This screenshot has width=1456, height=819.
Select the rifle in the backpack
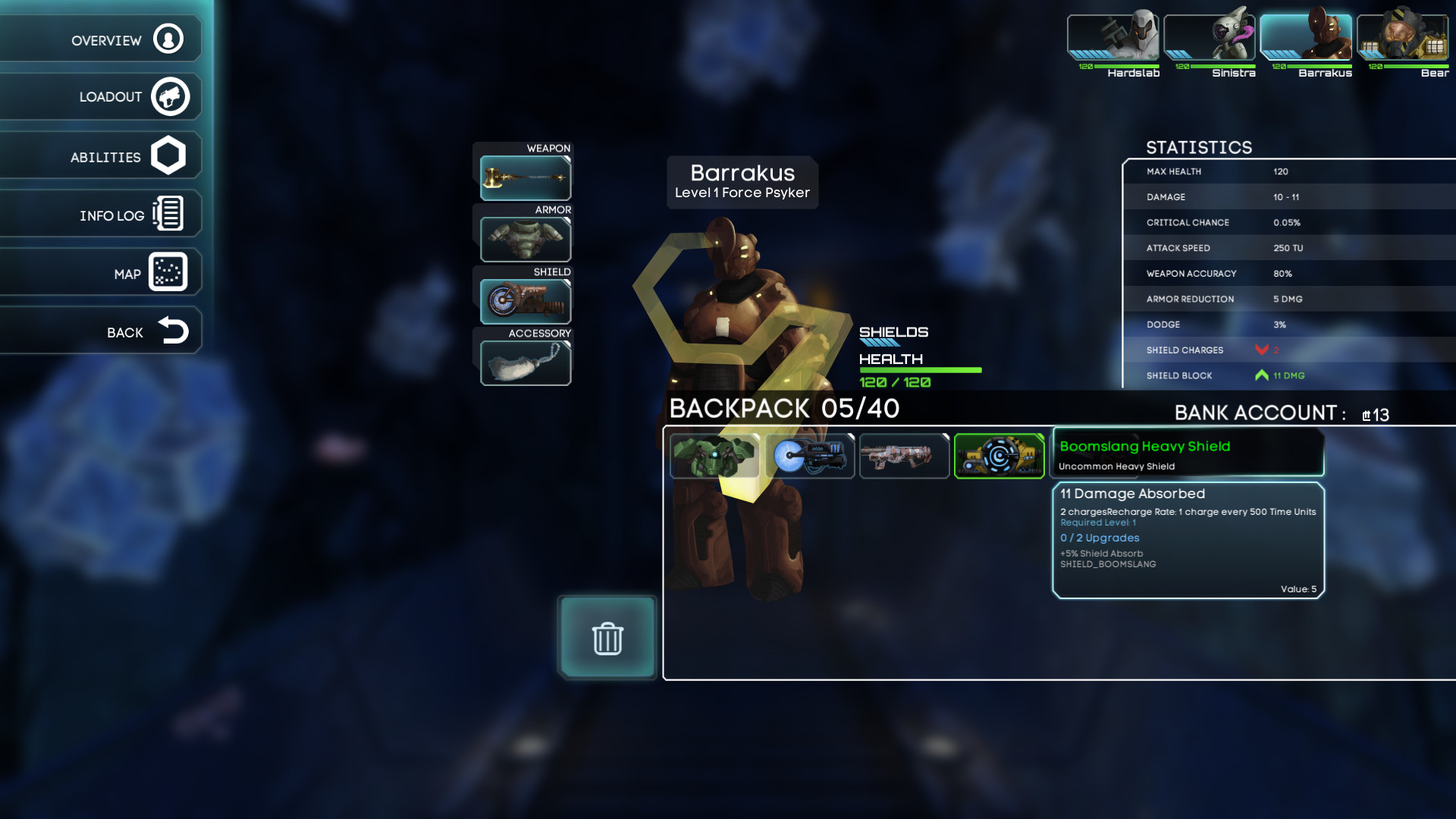click(x=904, y=455)
